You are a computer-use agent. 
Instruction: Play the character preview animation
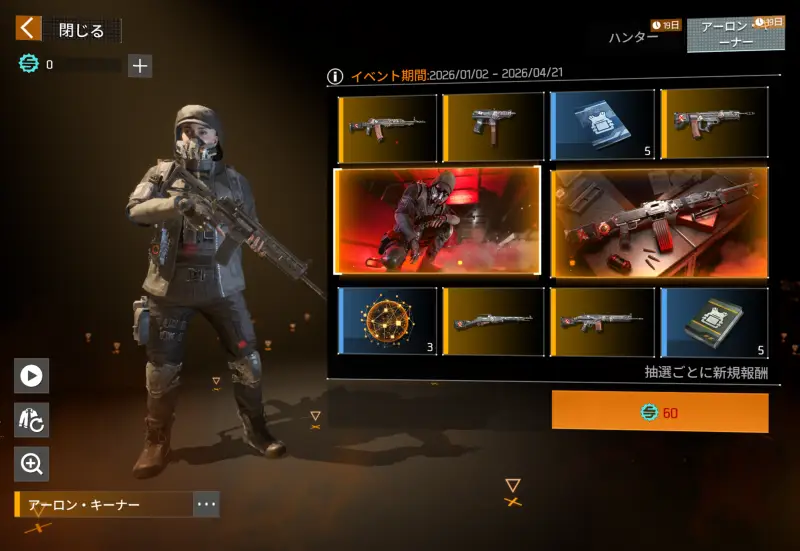pyautogui.click(x=31, y=375)
